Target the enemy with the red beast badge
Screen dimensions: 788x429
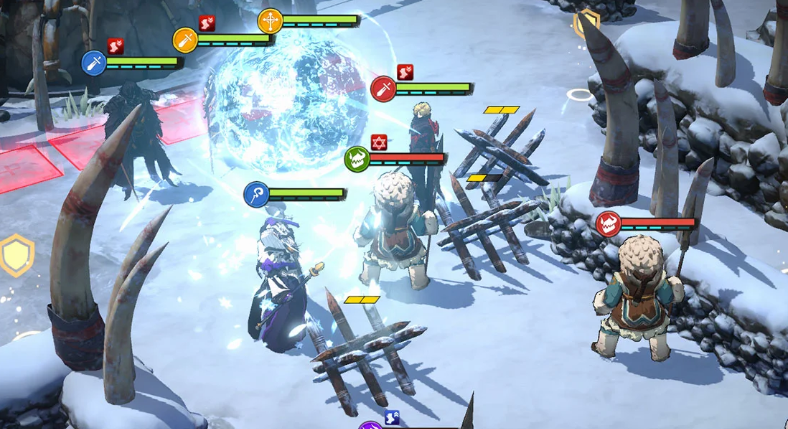[x=607, y=223]
